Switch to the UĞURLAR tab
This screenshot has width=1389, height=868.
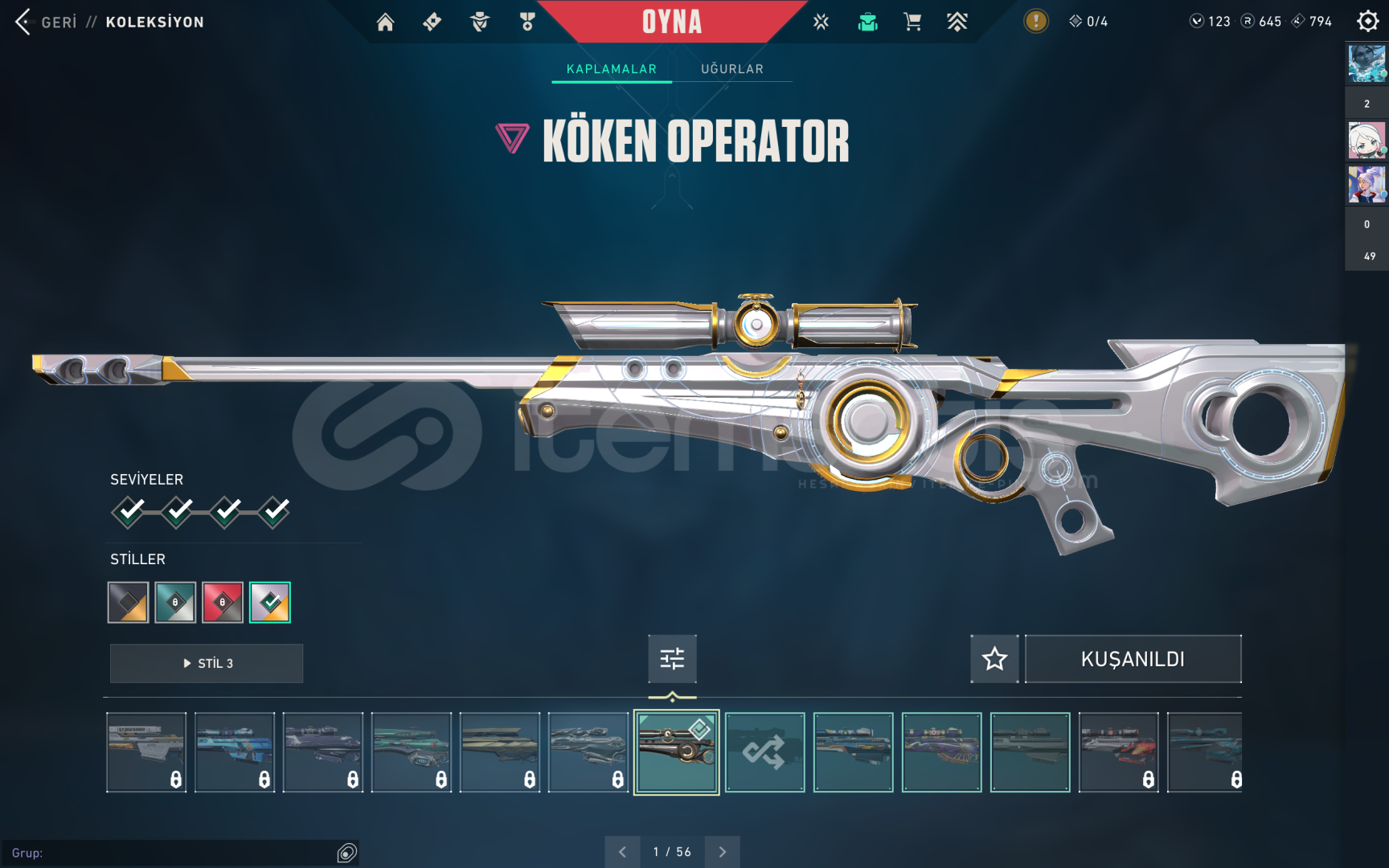[731, 69]
